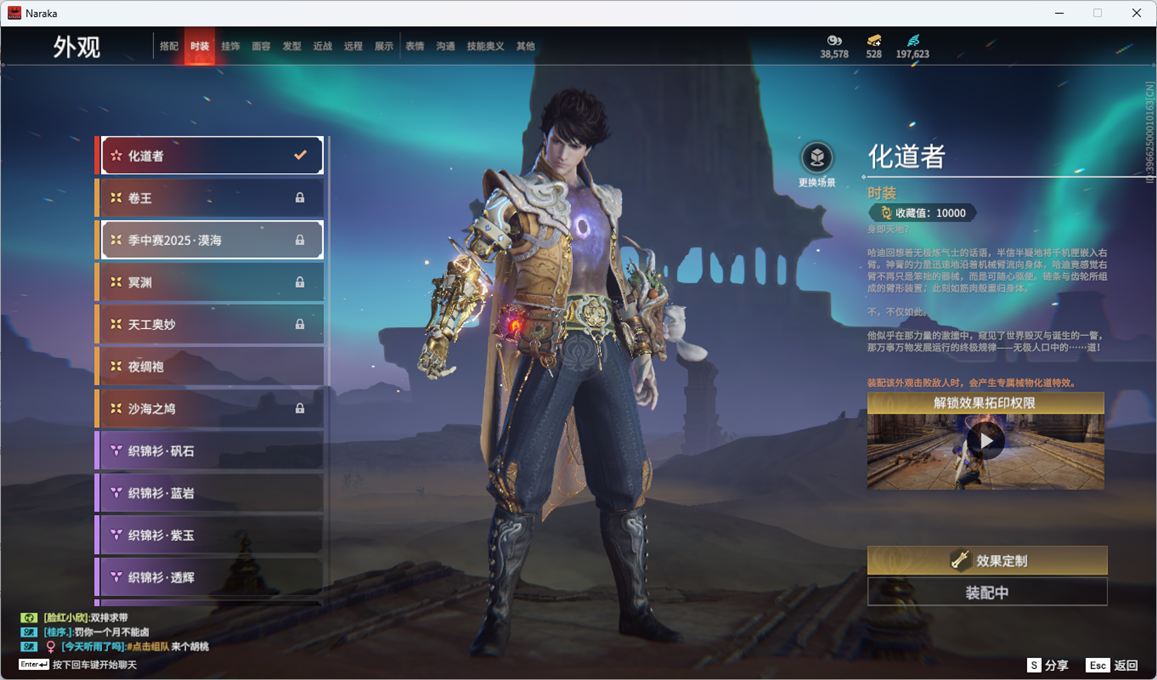Open the 效果定制 effect customization

[987, 561]
